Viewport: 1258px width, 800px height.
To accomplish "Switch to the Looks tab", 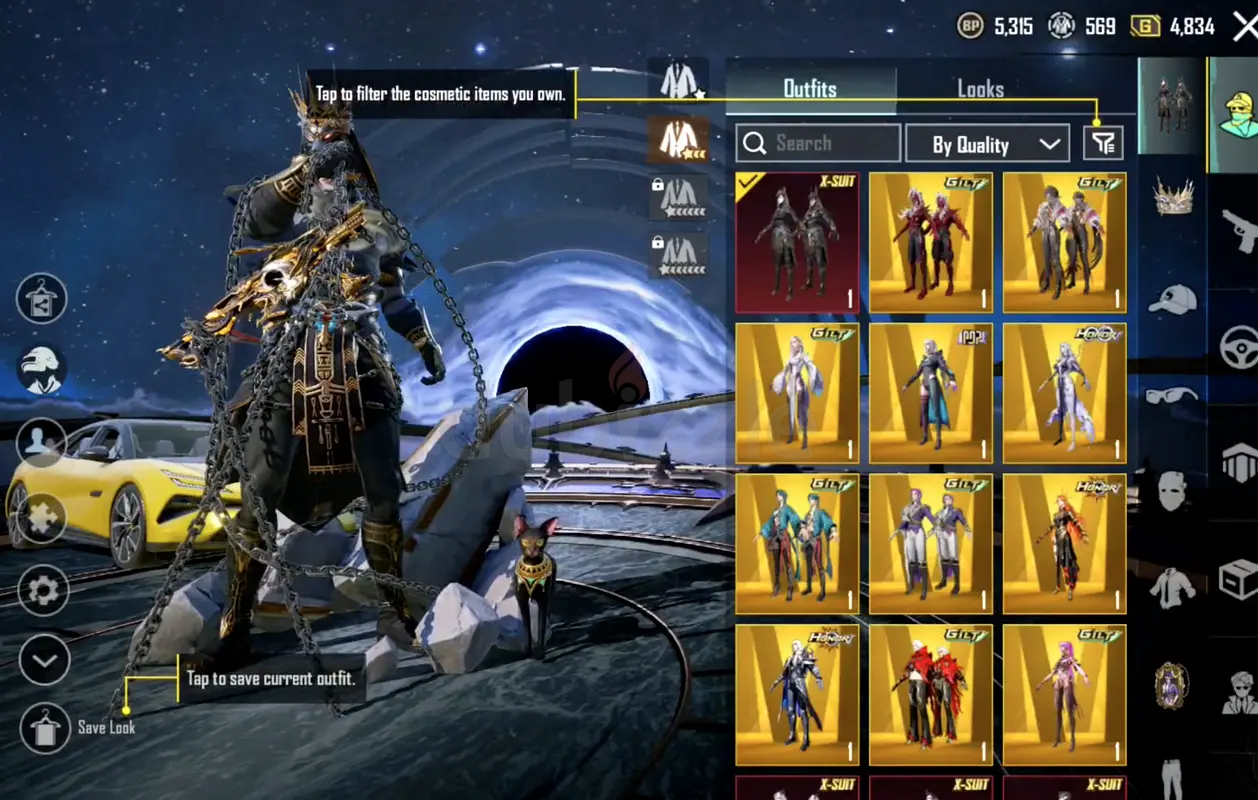I will coord(980,89).
